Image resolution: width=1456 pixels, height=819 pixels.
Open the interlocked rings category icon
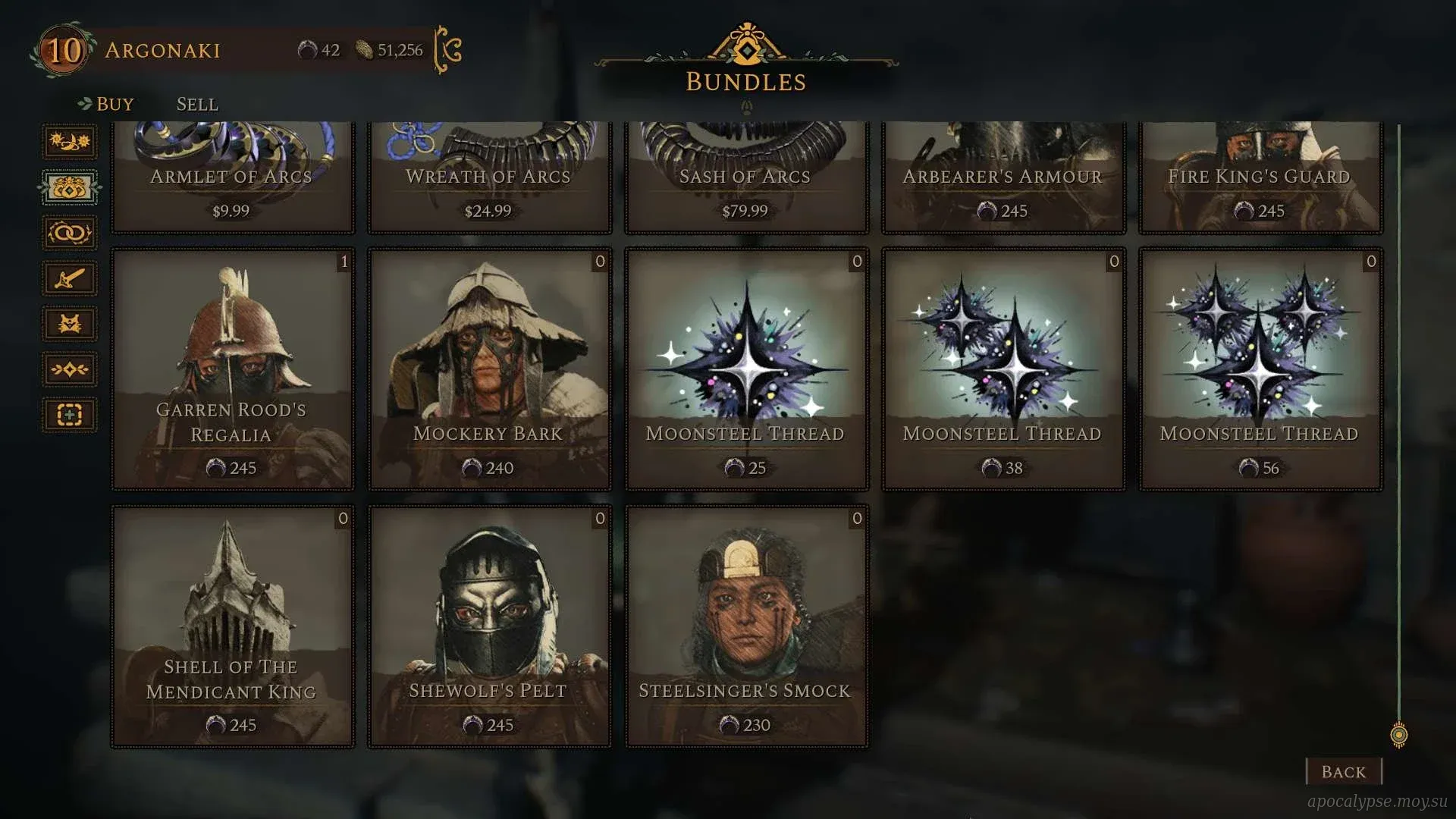click(x=70, y=233)
